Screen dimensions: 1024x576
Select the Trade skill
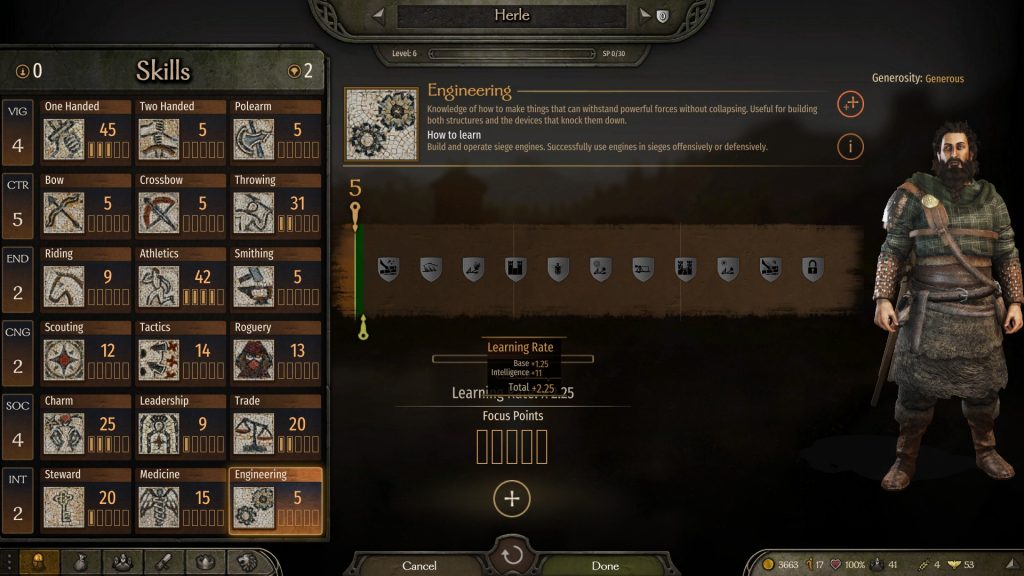coord(276,427)
